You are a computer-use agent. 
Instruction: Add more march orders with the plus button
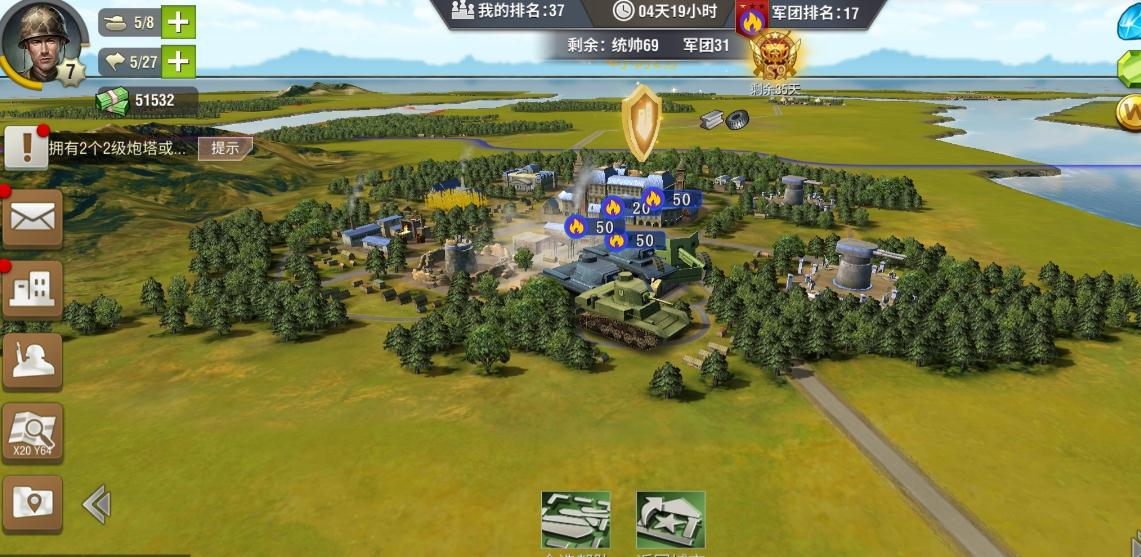coord(178,62)
